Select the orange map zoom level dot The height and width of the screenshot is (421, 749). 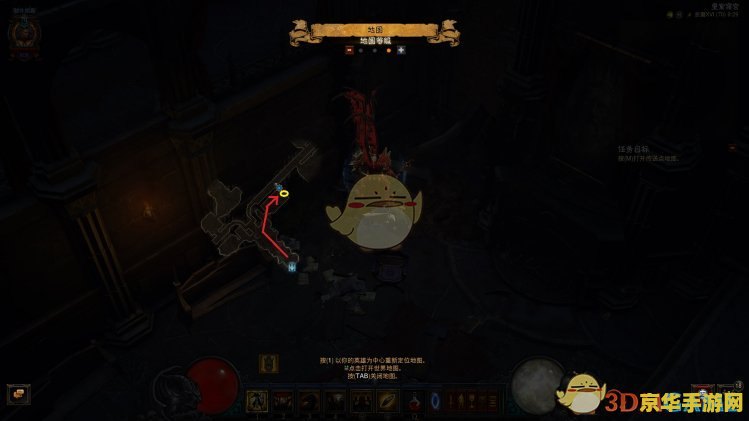click(x=388, y=49)
